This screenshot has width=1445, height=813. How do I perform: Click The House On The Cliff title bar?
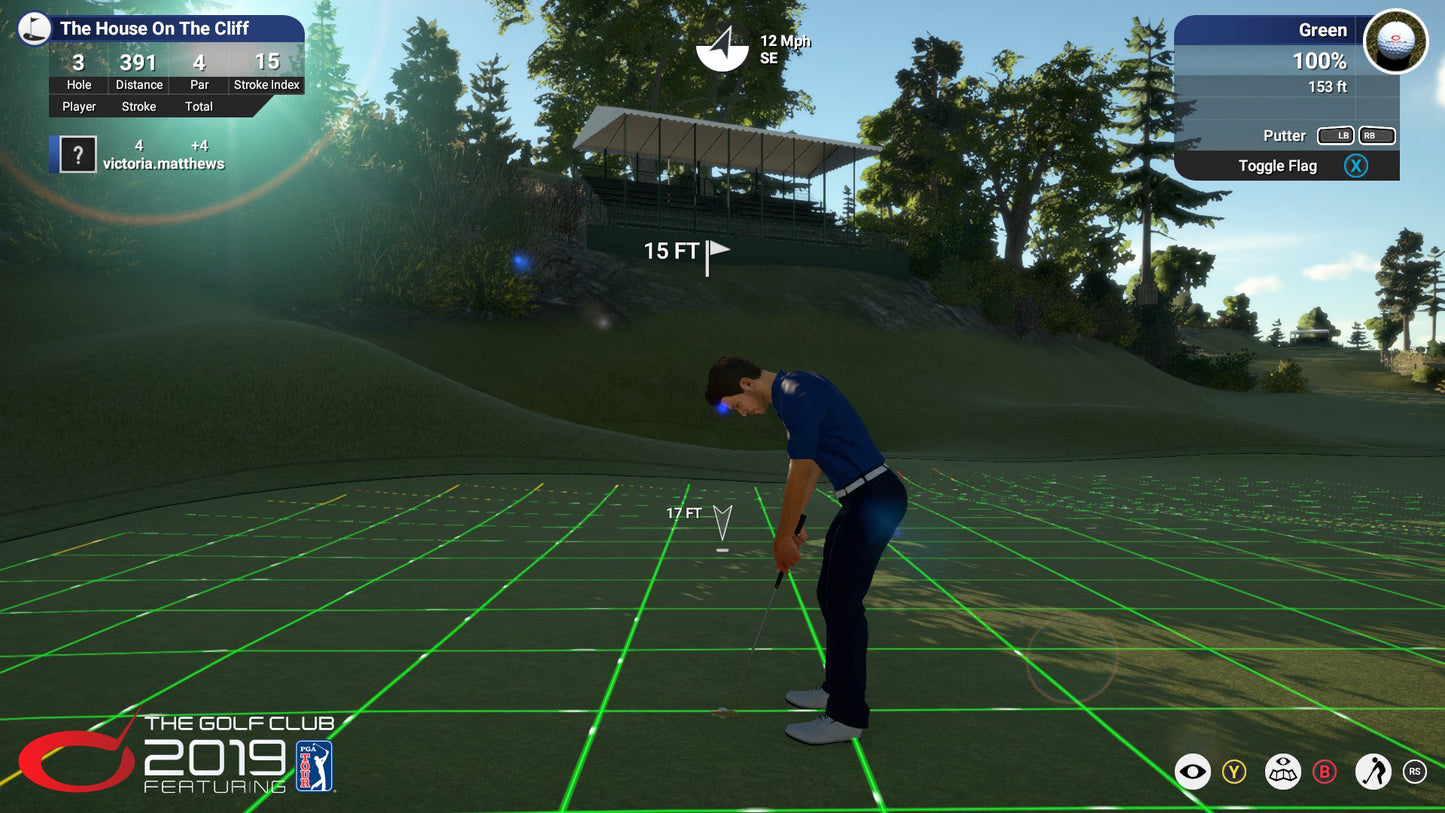(157, 28)
